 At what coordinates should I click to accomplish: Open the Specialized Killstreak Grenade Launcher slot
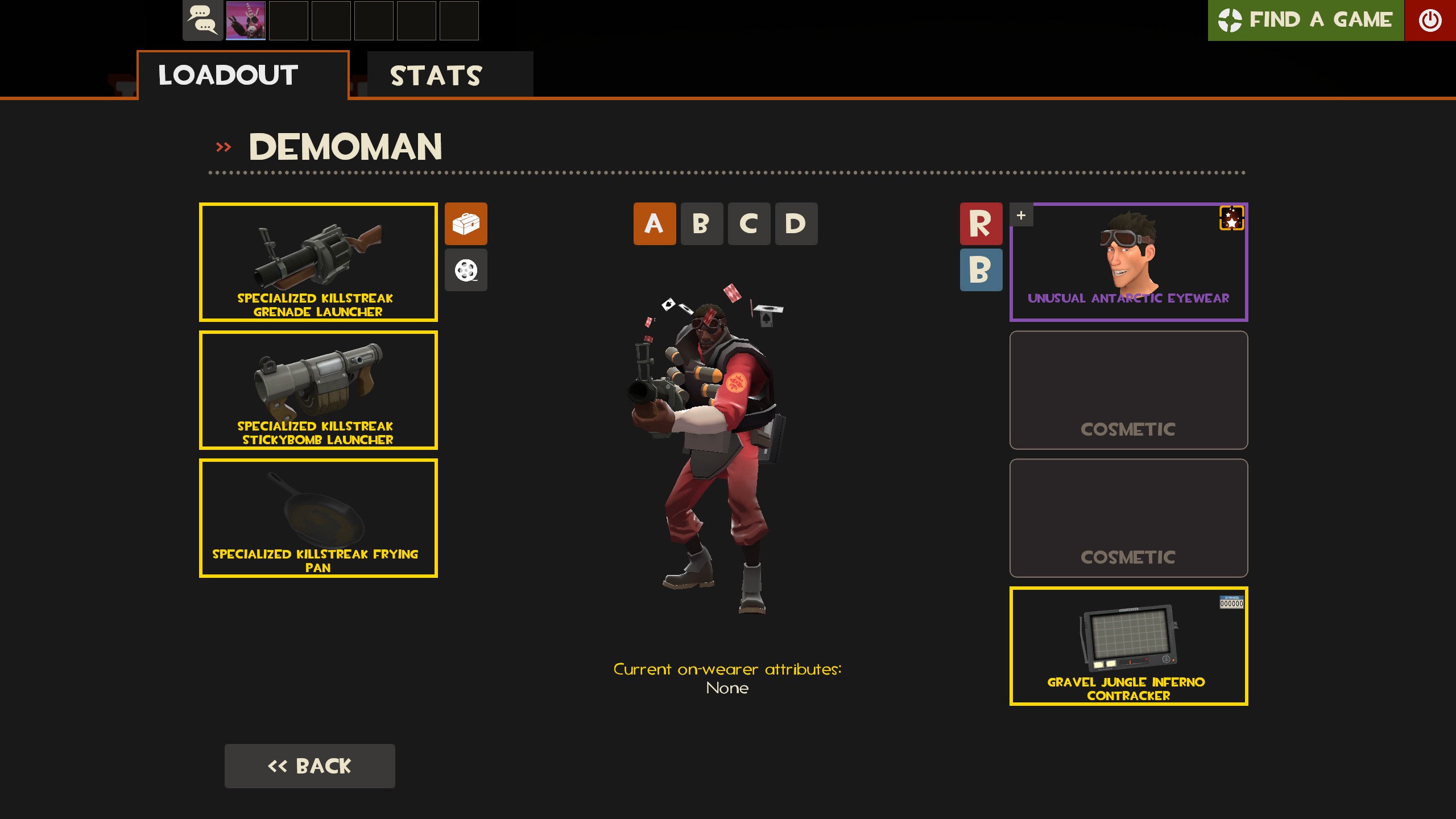(x=318, y=262)
